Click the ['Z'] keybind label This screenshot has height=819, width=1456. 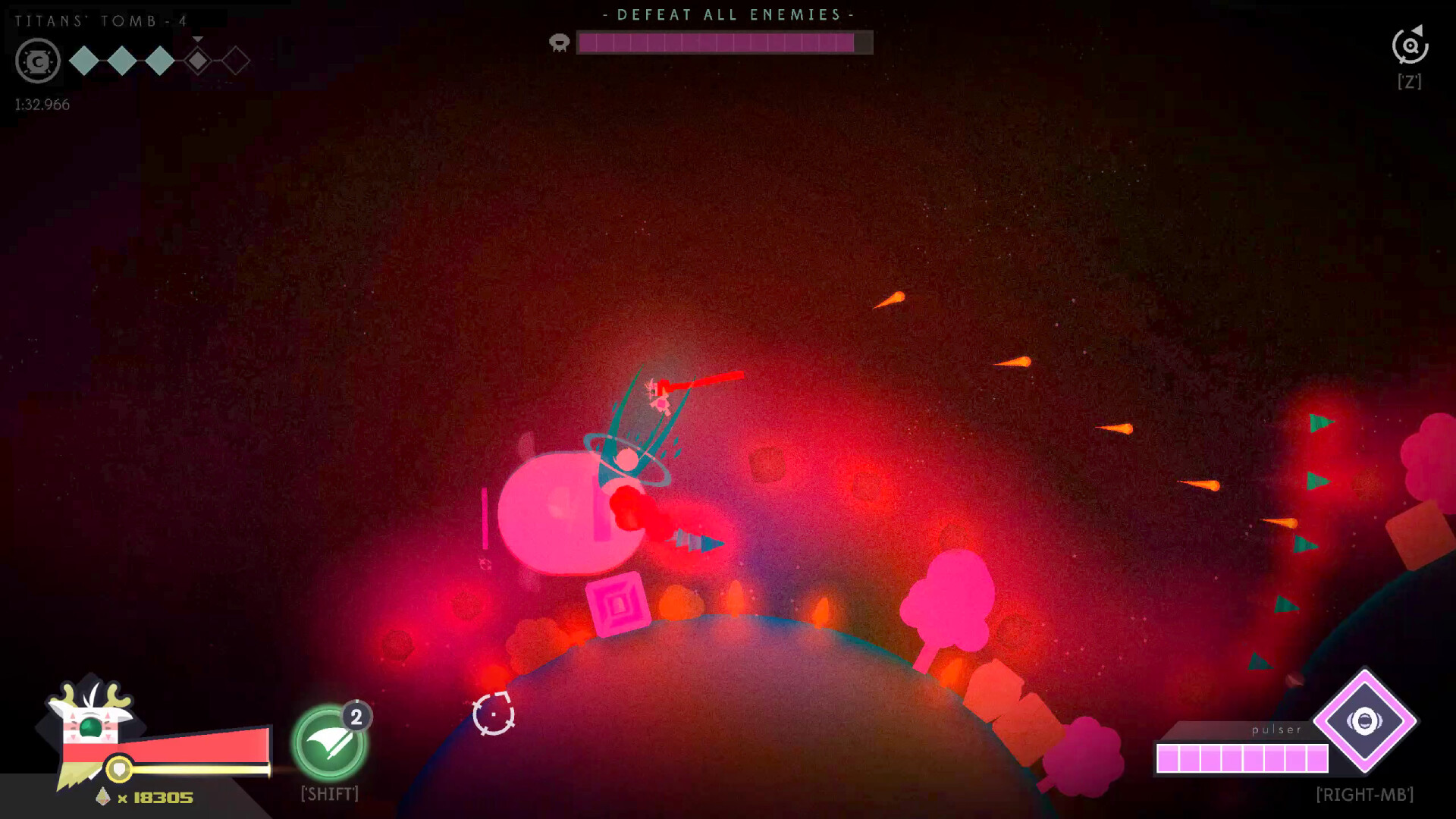tap(1409, 81)
